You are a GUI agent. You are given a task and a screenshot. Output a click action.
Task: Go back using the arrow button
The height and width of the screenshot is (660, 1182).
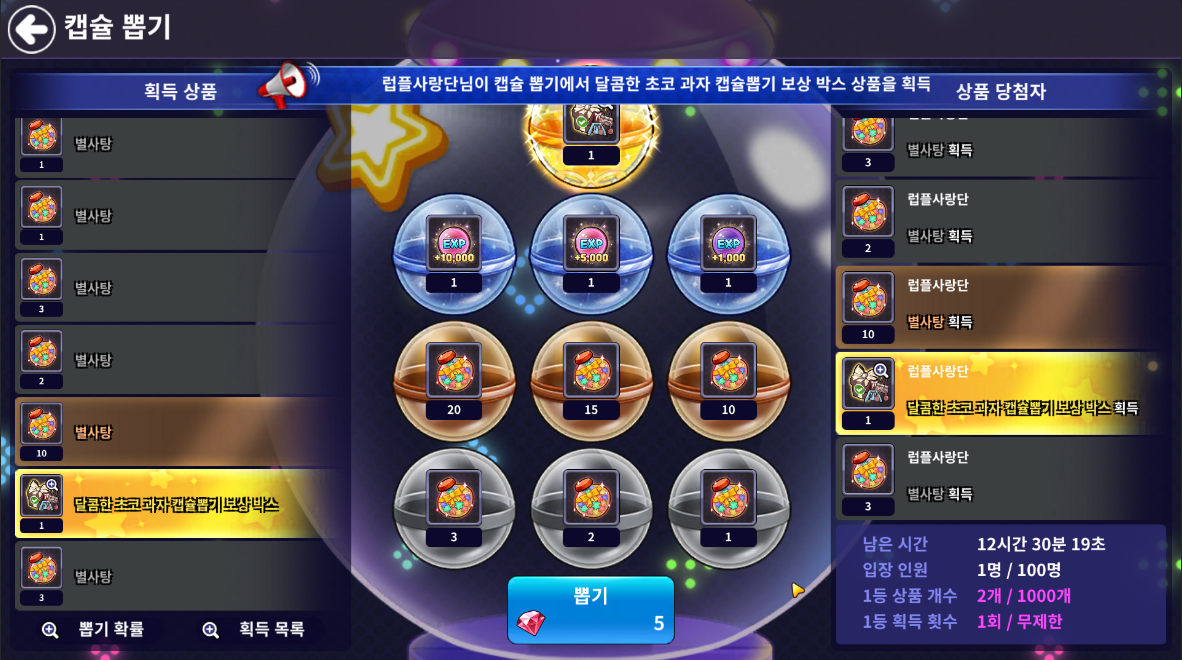(32, 29)
